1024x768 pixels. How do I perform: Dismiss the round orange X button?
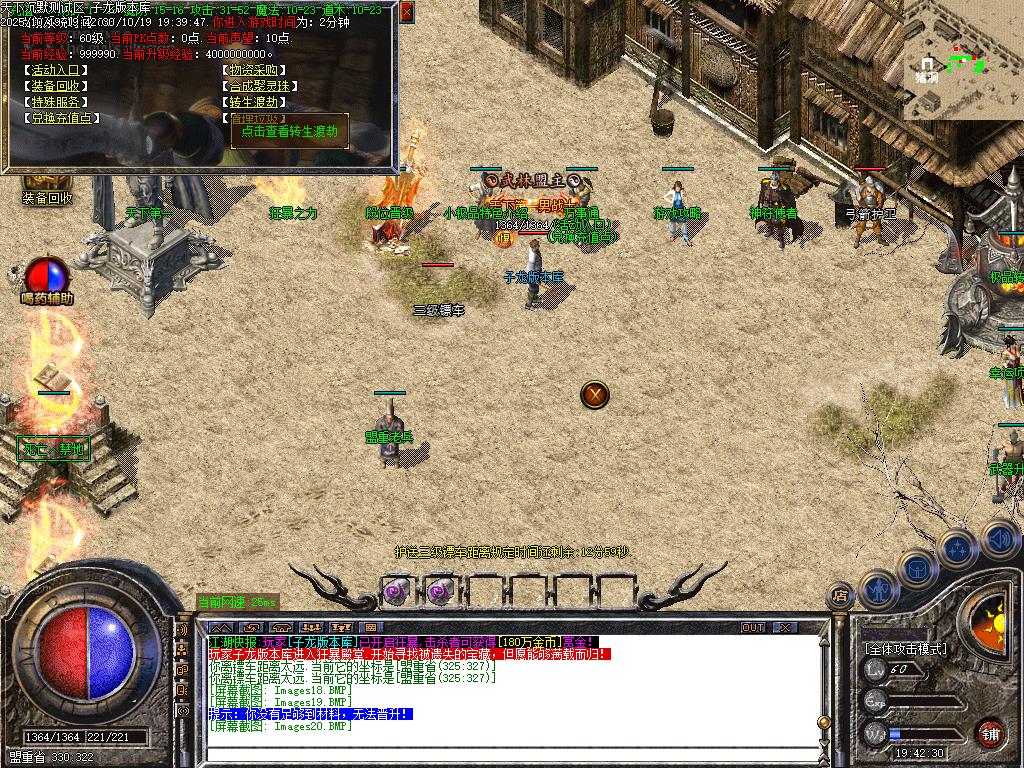(x=595, y=395)
